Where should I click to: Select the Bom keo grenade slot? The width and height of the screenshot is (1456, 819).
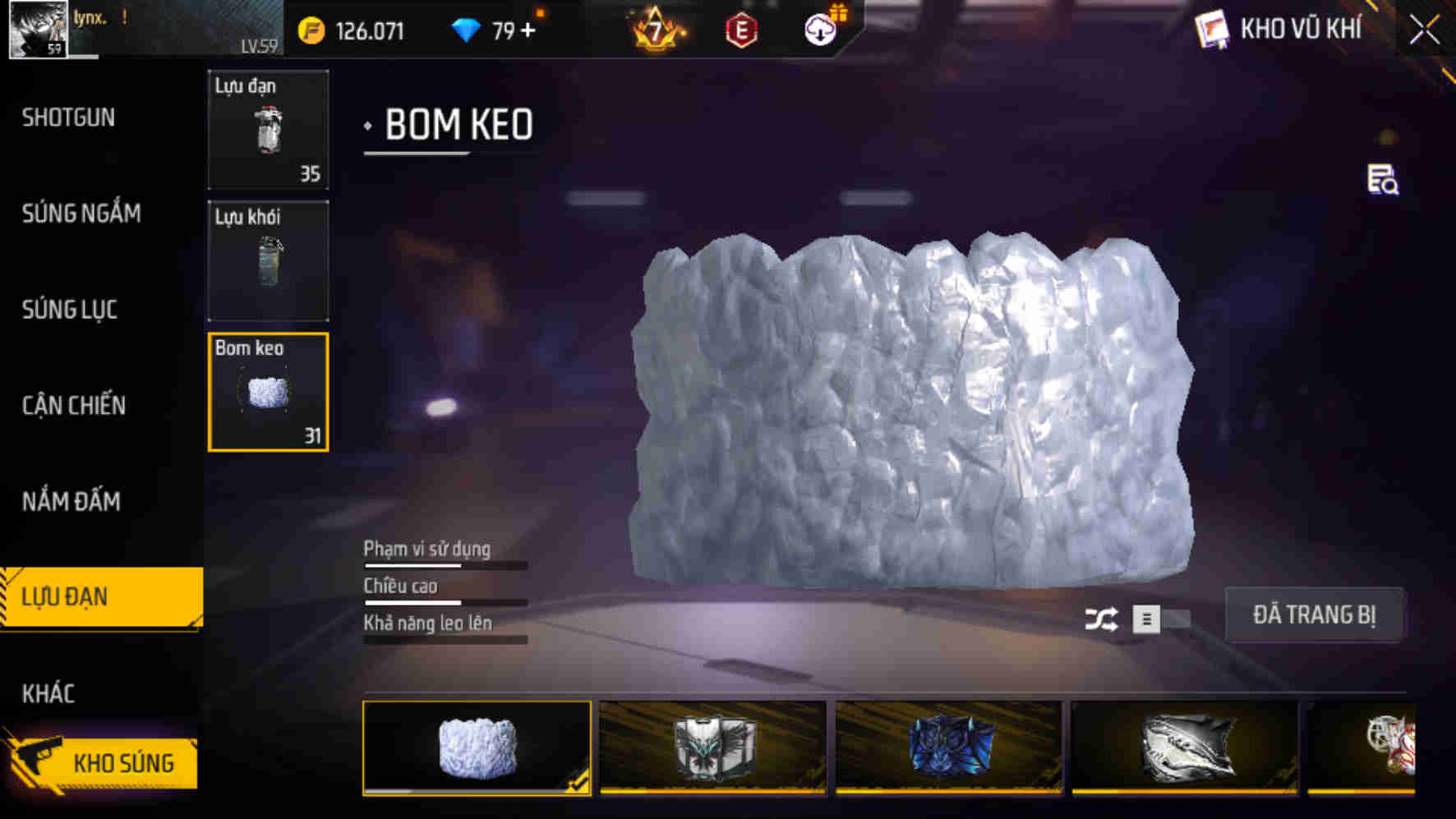[x=267, y=393]
